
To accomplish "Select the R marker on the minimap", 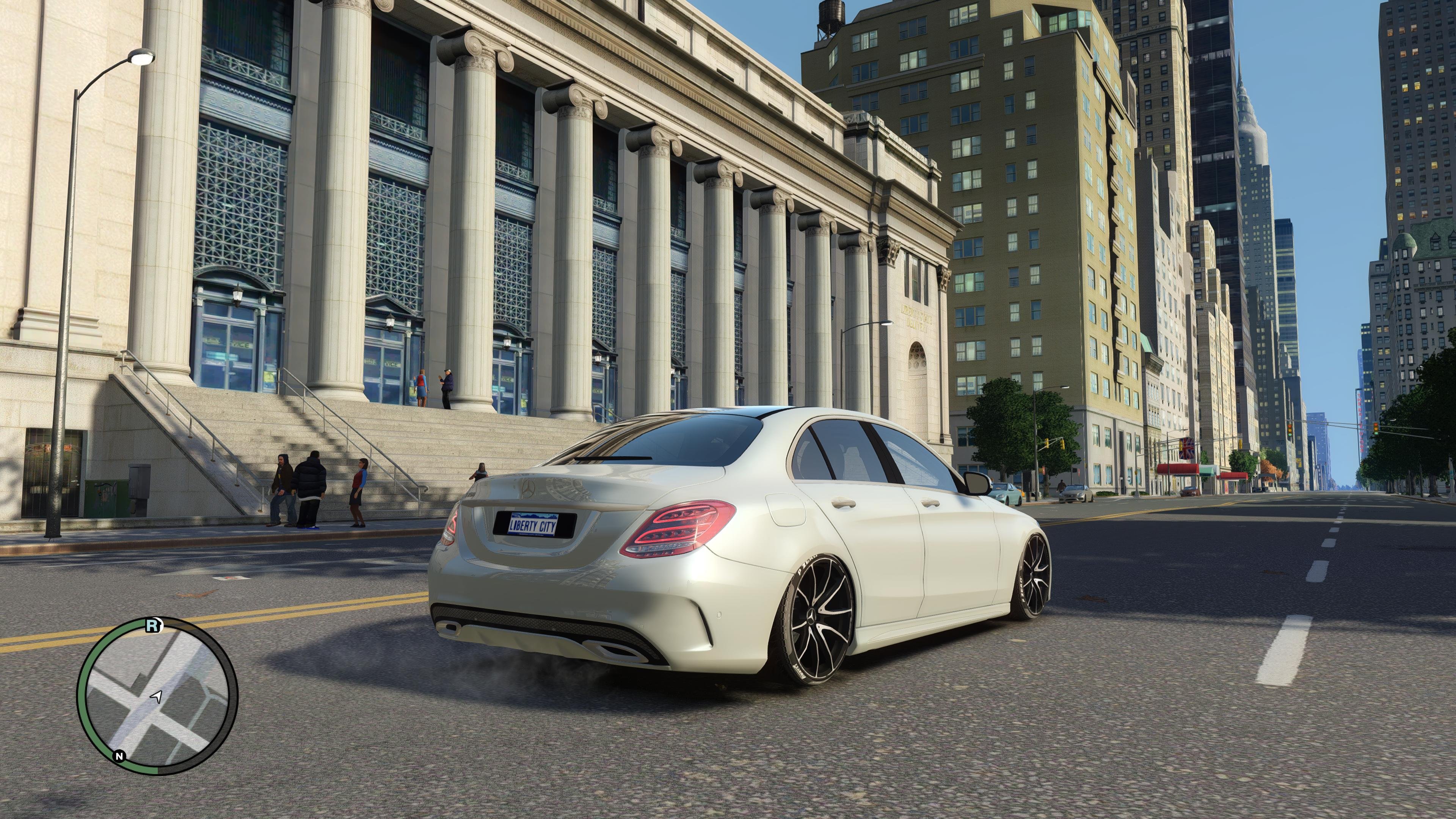I will pyautogui.click(x=152, y=626).
